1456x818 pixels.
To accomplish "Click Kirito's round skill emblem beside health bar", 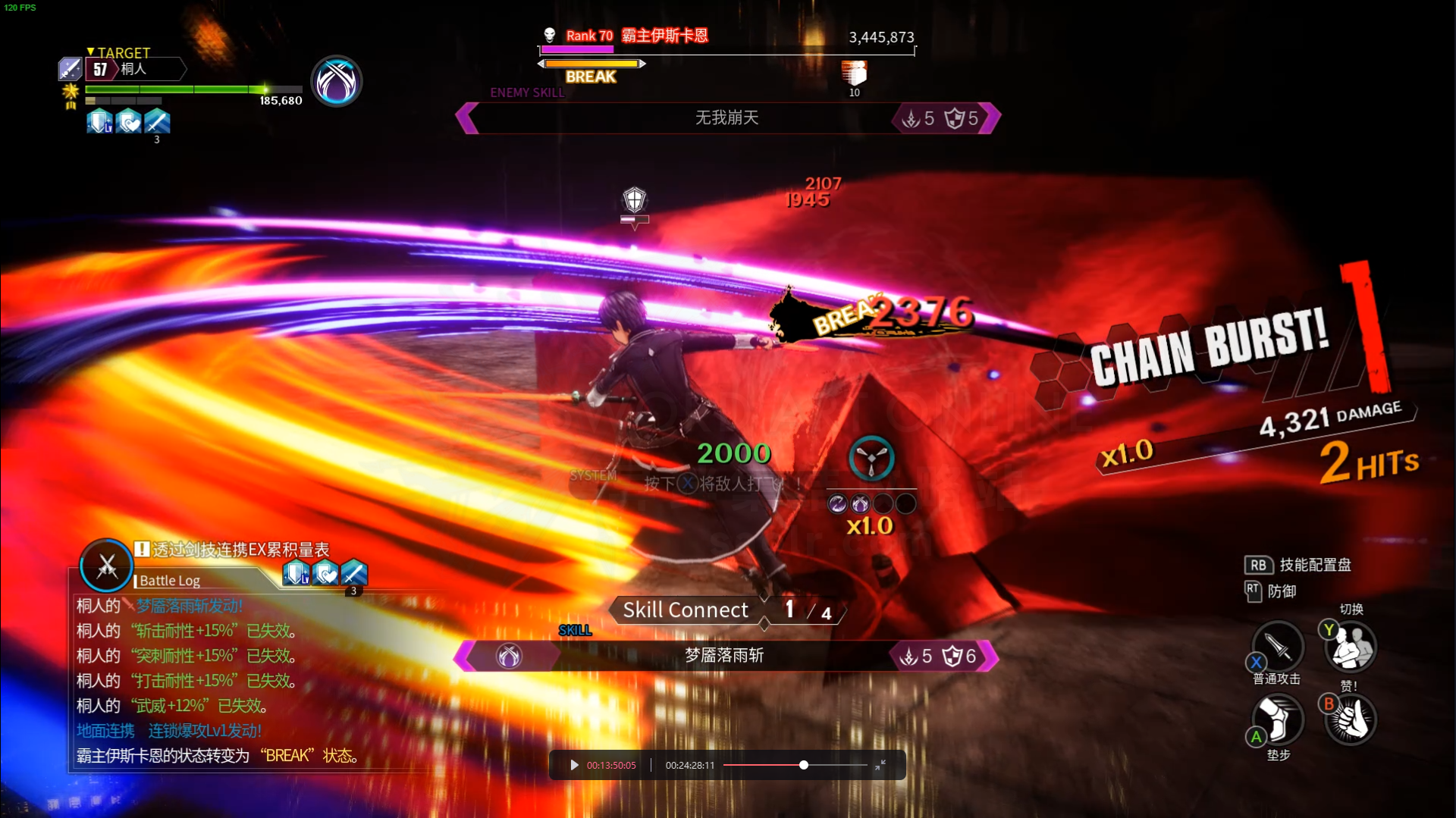I will pos(337,81).
